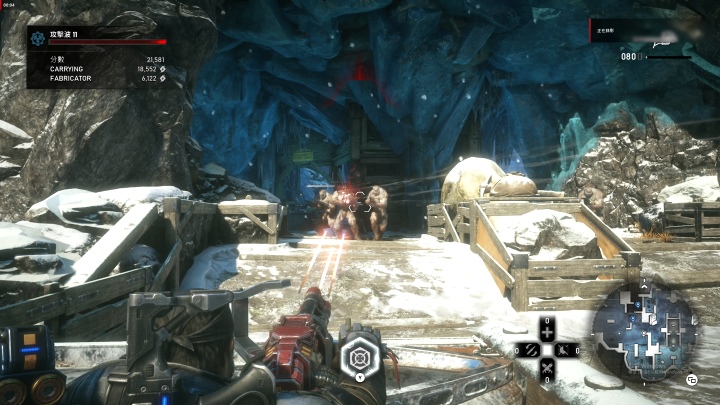
Task: Pick the right crossed-out weapon slot
Action: click(567, 350)
